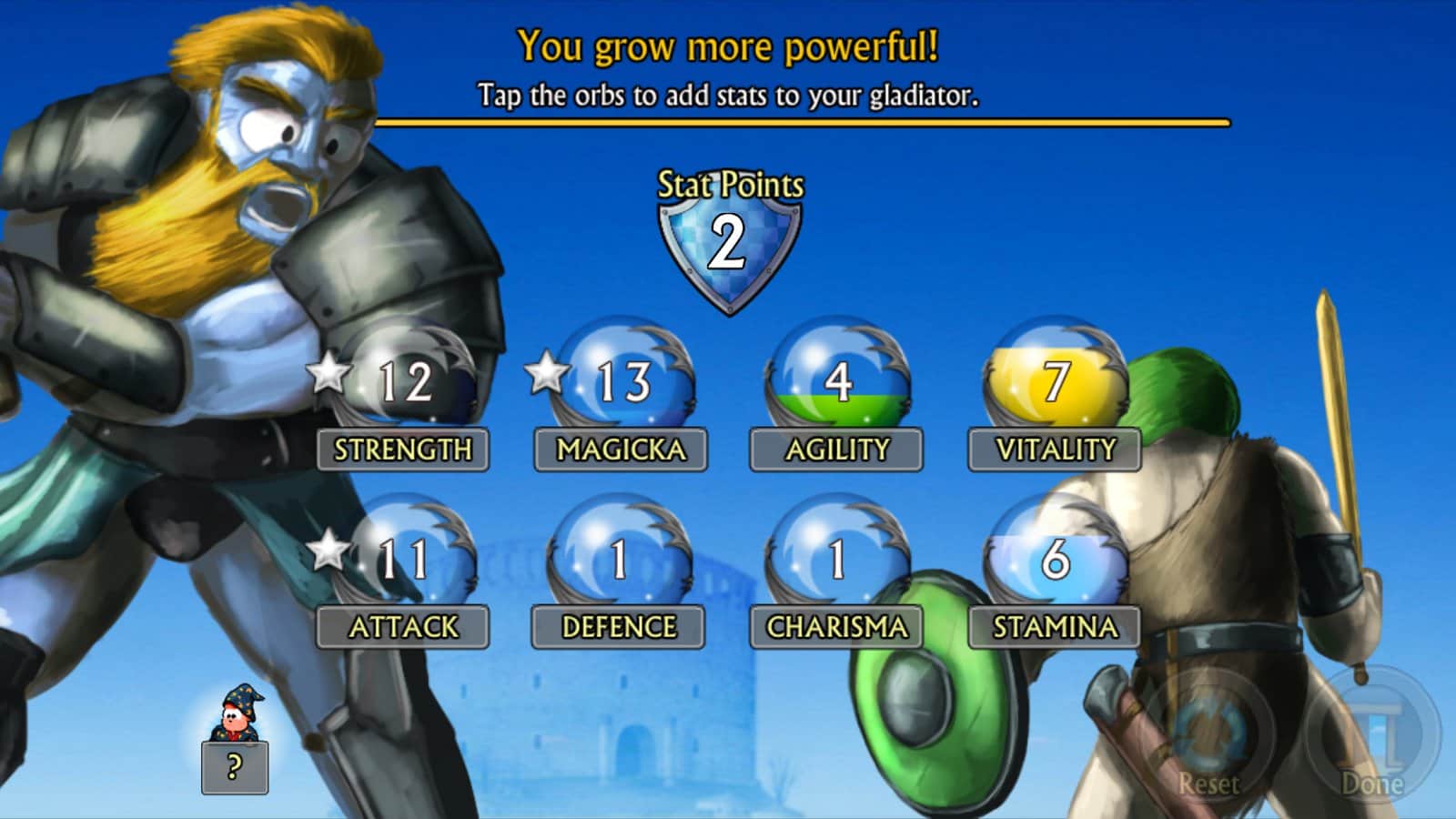Tap the Attack stat orb
This screenshot has height=819, width=1456.
[406, 558]
